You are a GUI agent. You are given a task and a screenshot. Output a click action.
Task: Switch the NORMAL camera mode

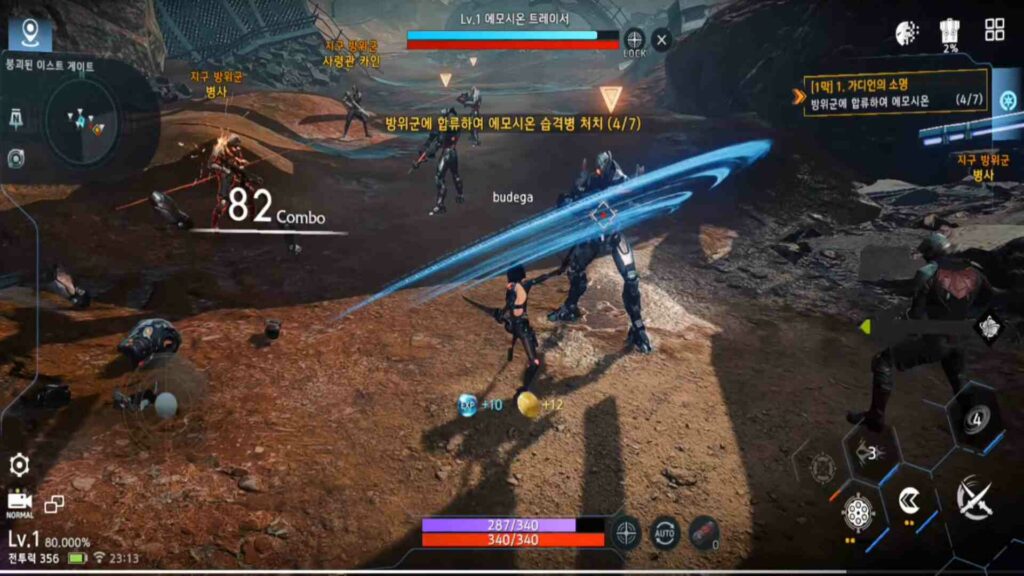click(19, 502)
